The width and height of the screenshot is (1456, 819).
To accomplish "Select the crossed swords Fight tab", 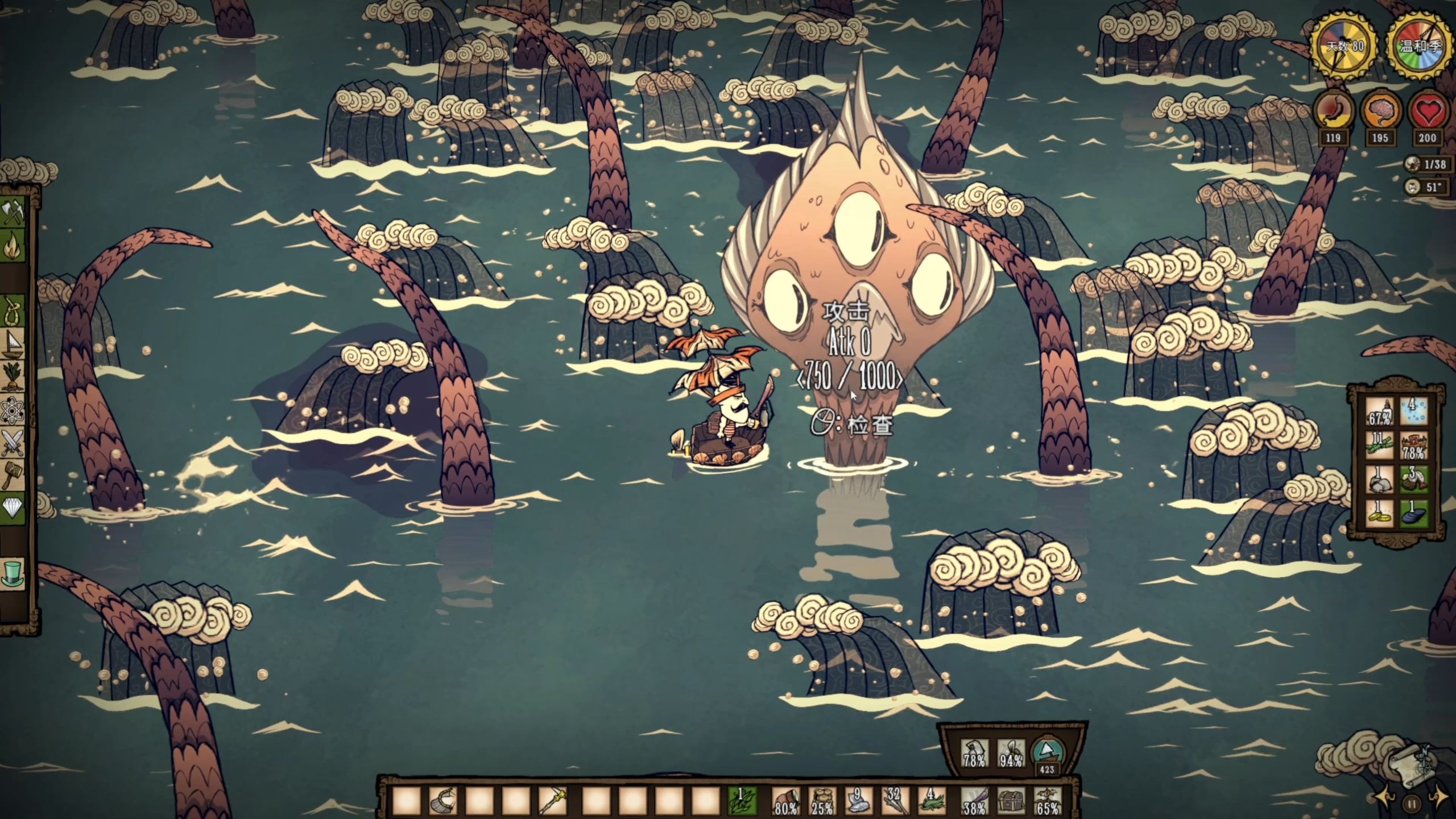I will tap(14, 444).
